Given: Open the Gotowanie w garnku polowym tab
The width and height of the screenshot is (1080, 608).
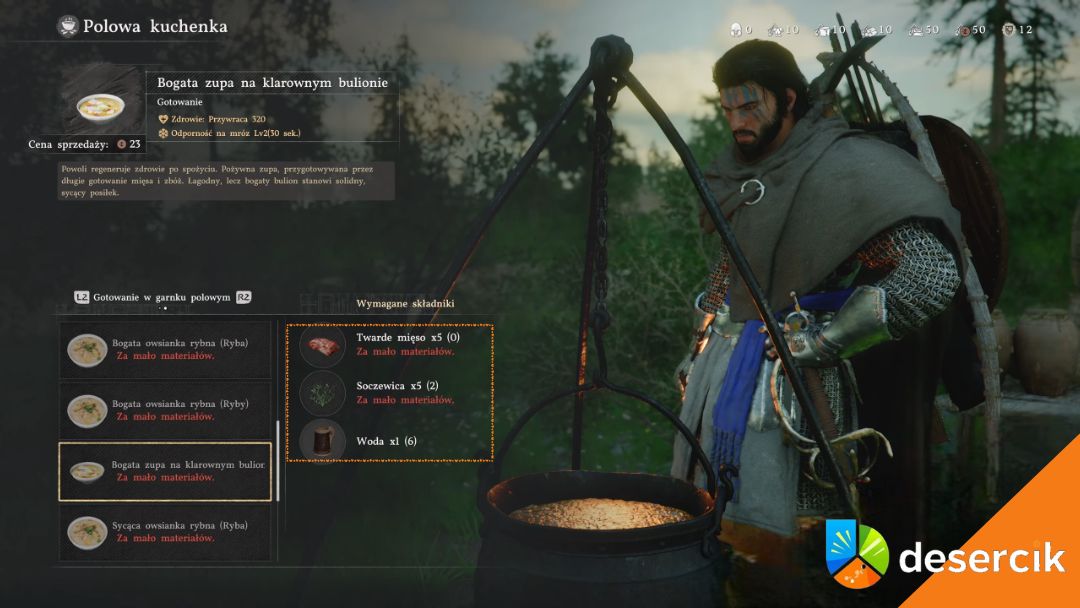Looking at the screenshot, I should [161, 297].
